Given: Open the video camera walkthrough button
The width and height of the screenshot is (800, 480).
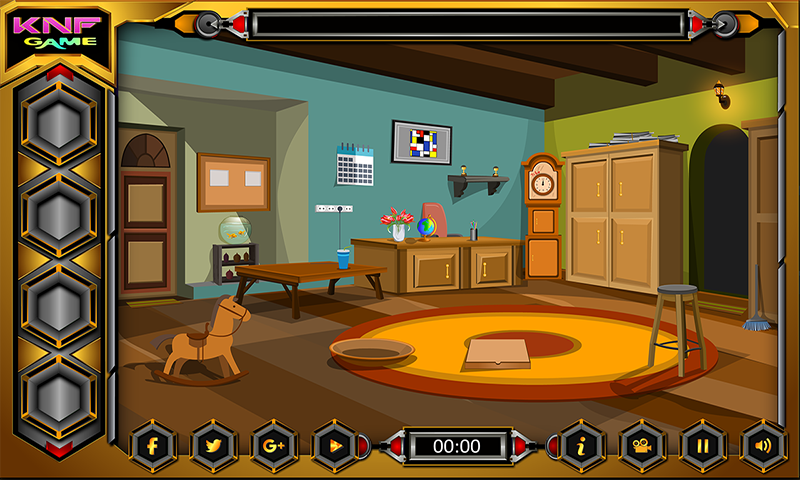Looking at the screenshot, I should point(643,446).
